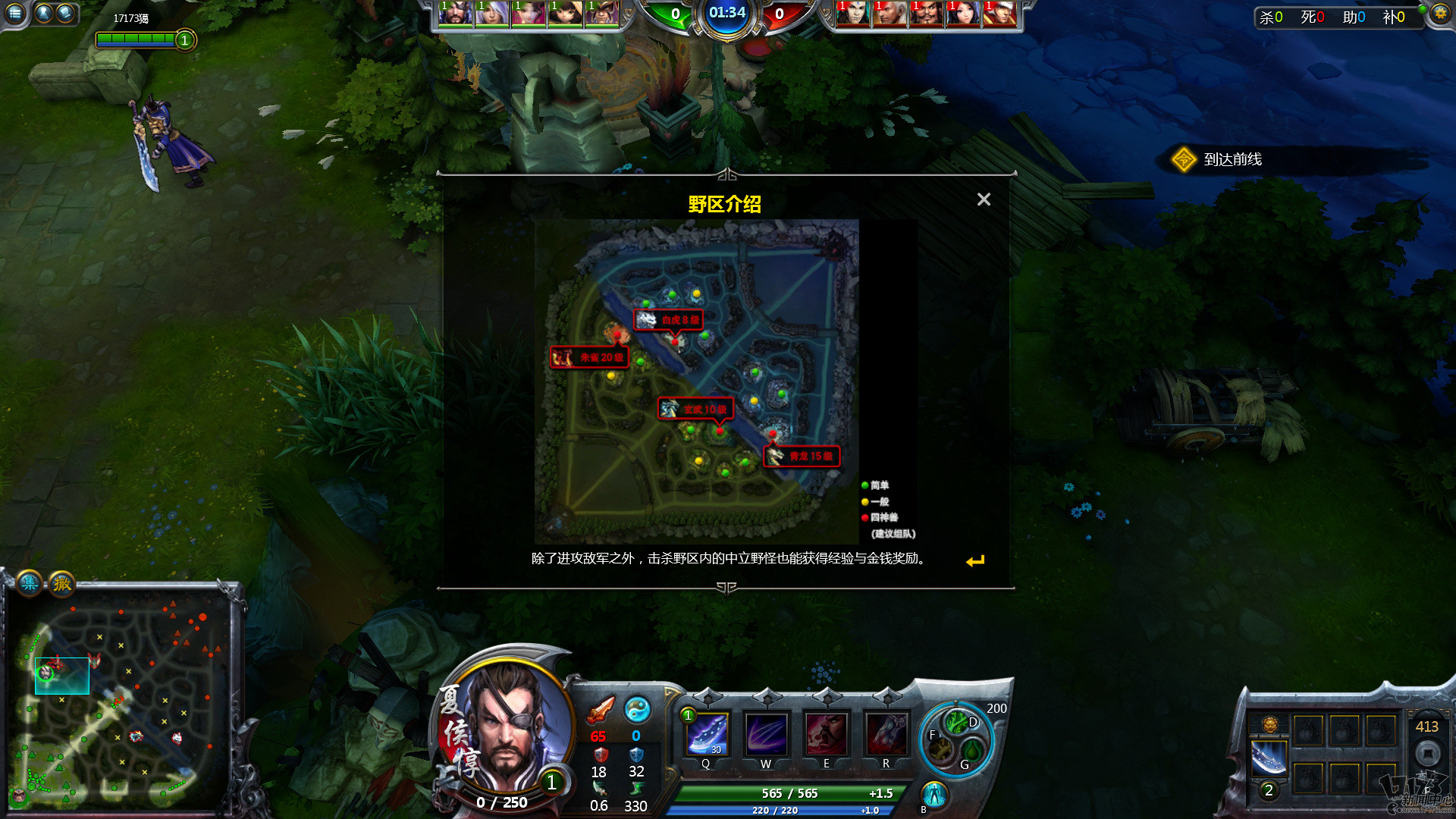1456x819 pixels.
Task: Close the 野区介绍 jungle intro popup
Action: pyautogui.click(x=984, y=199)
